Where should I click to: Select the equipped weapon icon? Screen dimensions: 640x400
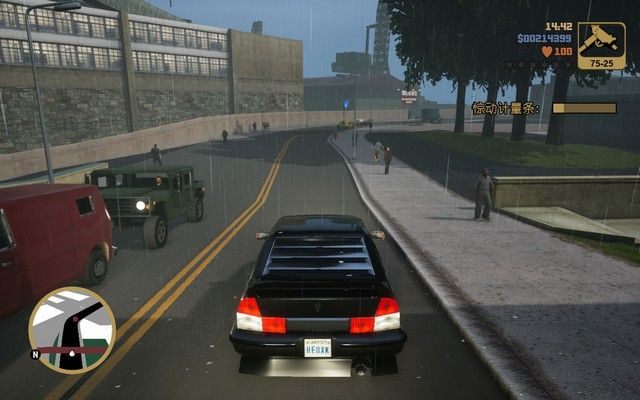point(601,45)
